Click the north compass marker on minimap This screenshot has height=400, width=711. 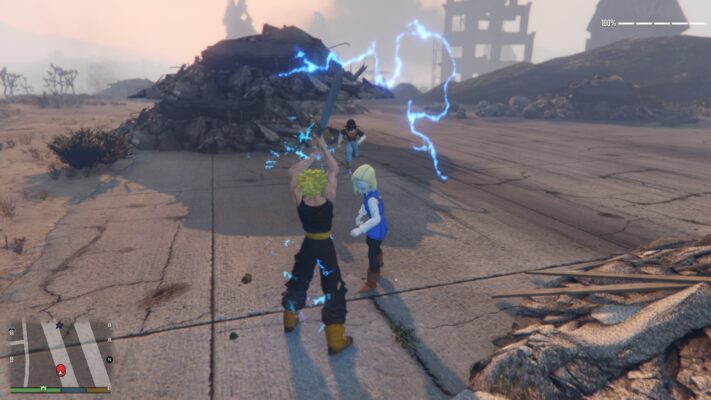pyautogui.click(x=109, y=359)
